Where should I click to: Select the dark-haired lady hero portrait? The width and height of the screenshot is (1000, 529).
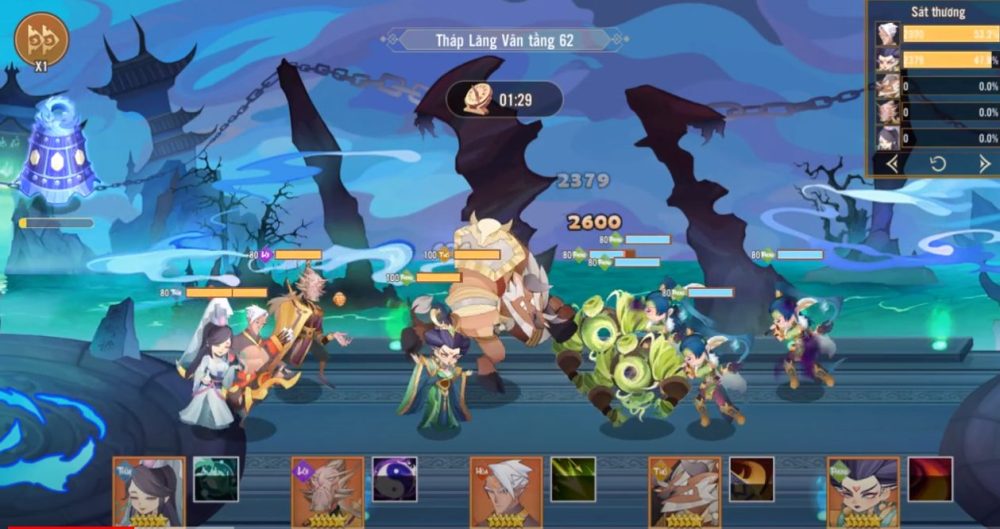point(149,492)
